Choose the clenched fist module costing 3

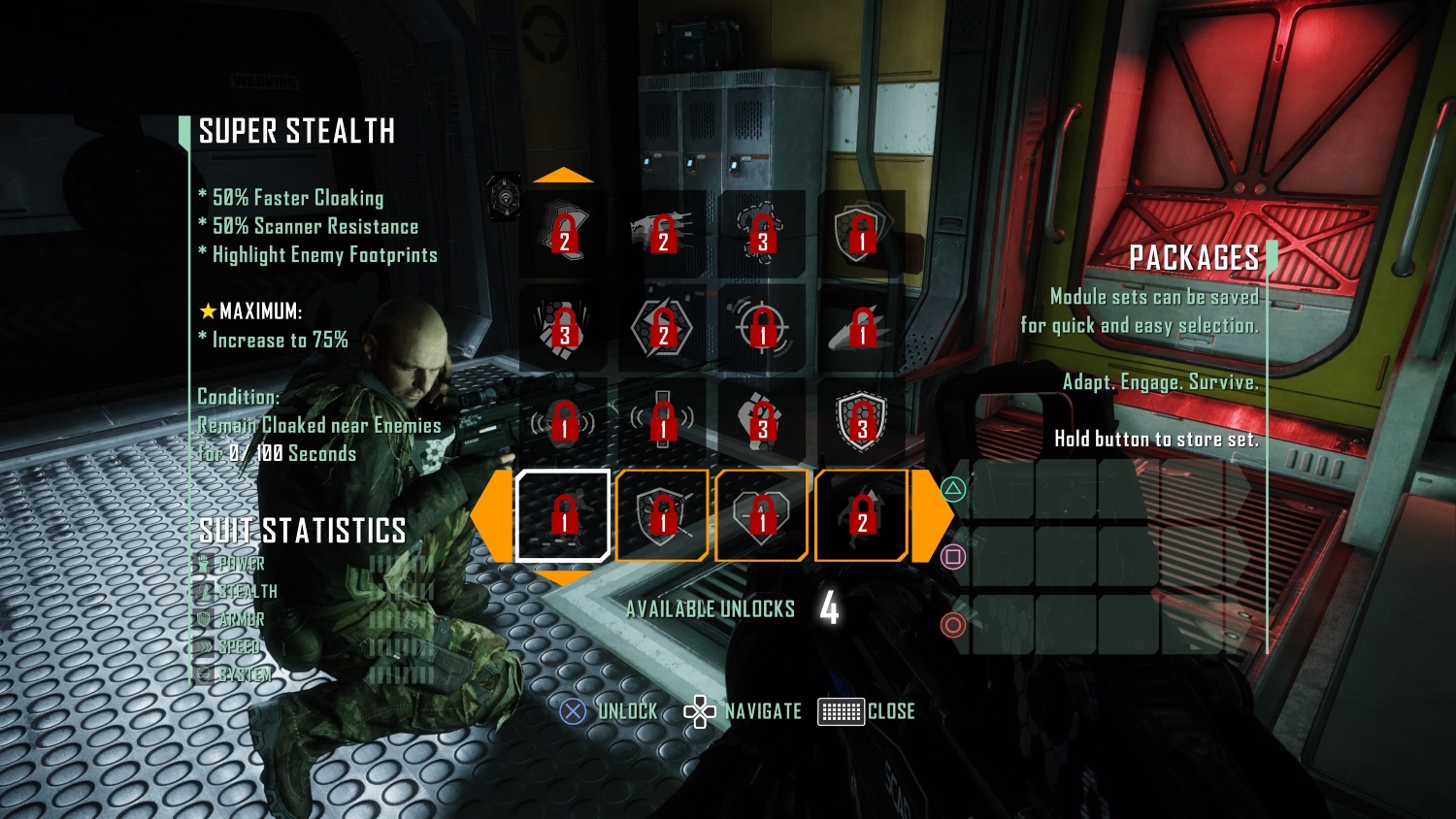[x=762, y=421]
